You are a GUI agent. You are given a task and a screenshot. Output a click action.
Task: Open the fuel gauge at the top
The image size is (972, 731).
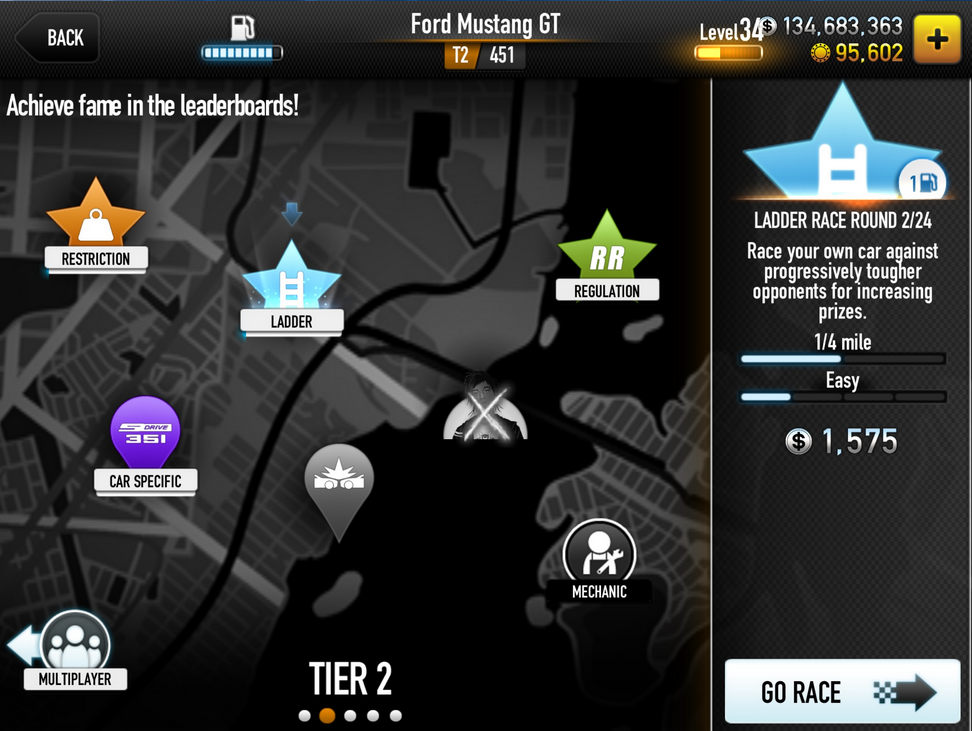tap(242, 38)
